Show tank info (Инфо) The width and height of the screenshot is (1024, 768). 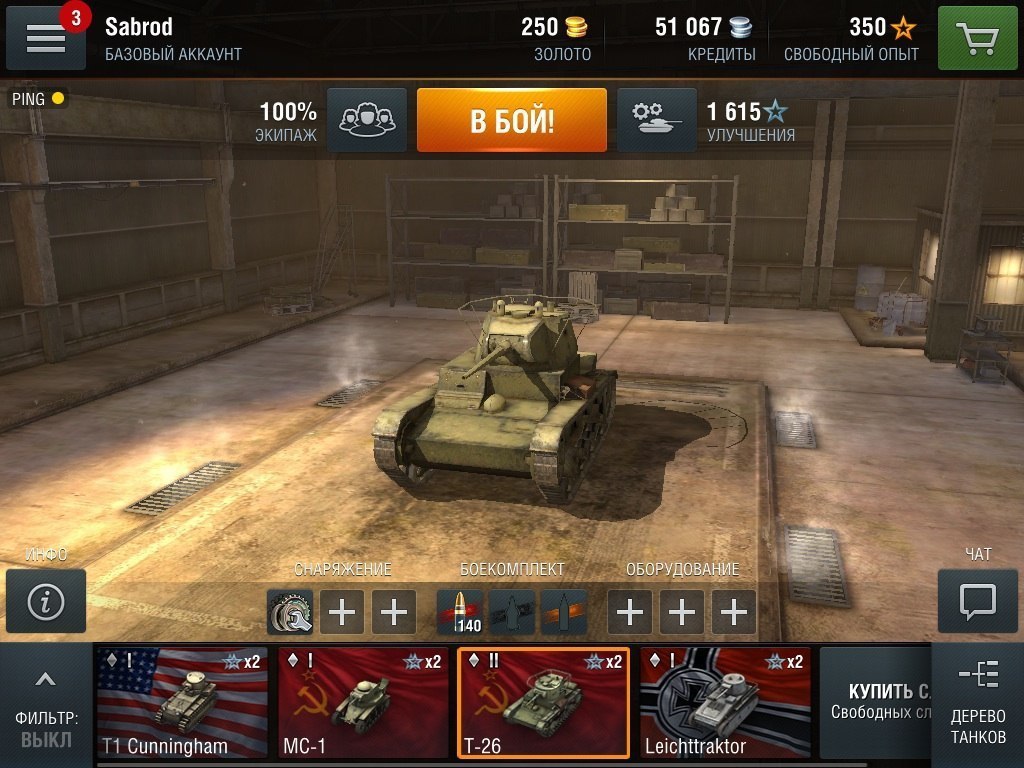(46, 601)
